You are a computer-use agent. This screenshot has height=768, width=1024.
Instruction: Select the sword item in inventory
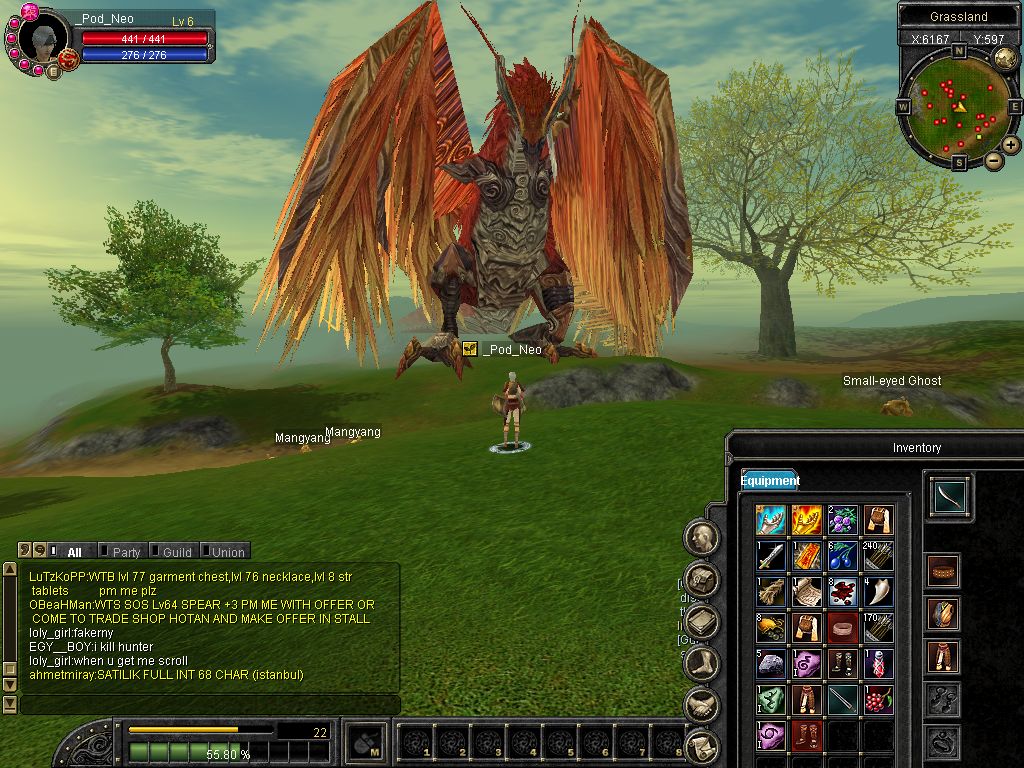[x=770, y=555]
